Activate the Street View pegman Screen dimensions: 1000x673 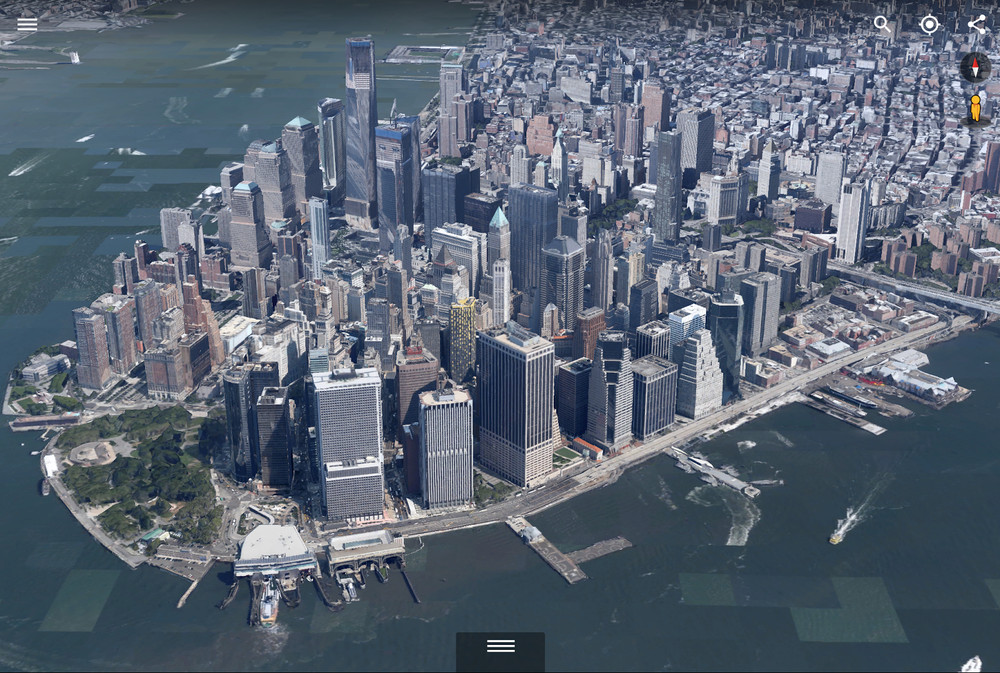tap(975, 108)
